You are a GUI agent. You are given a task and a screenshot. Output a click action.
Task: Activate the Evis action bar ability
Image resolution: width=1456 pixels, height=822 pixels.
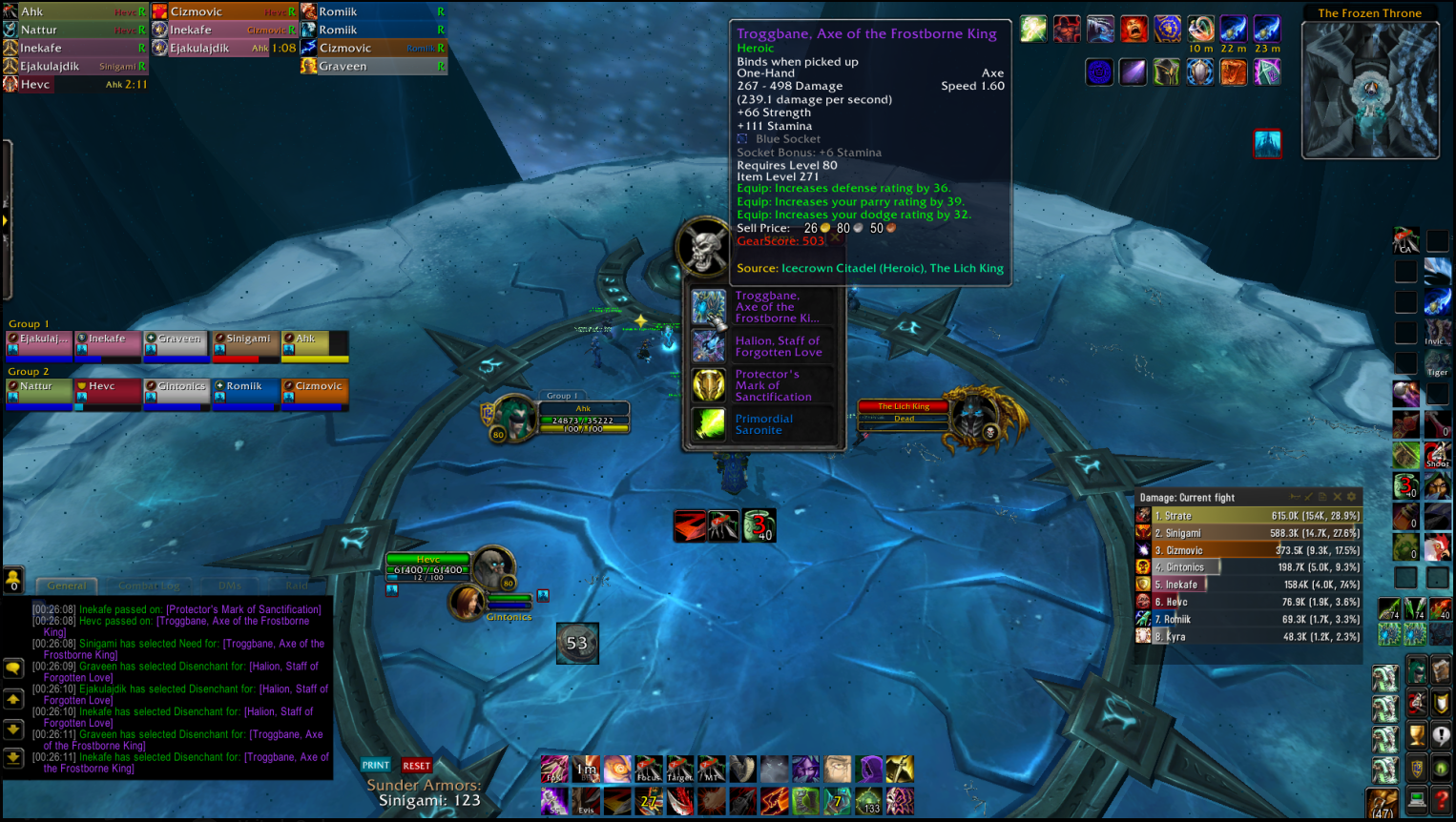[586, 801]
